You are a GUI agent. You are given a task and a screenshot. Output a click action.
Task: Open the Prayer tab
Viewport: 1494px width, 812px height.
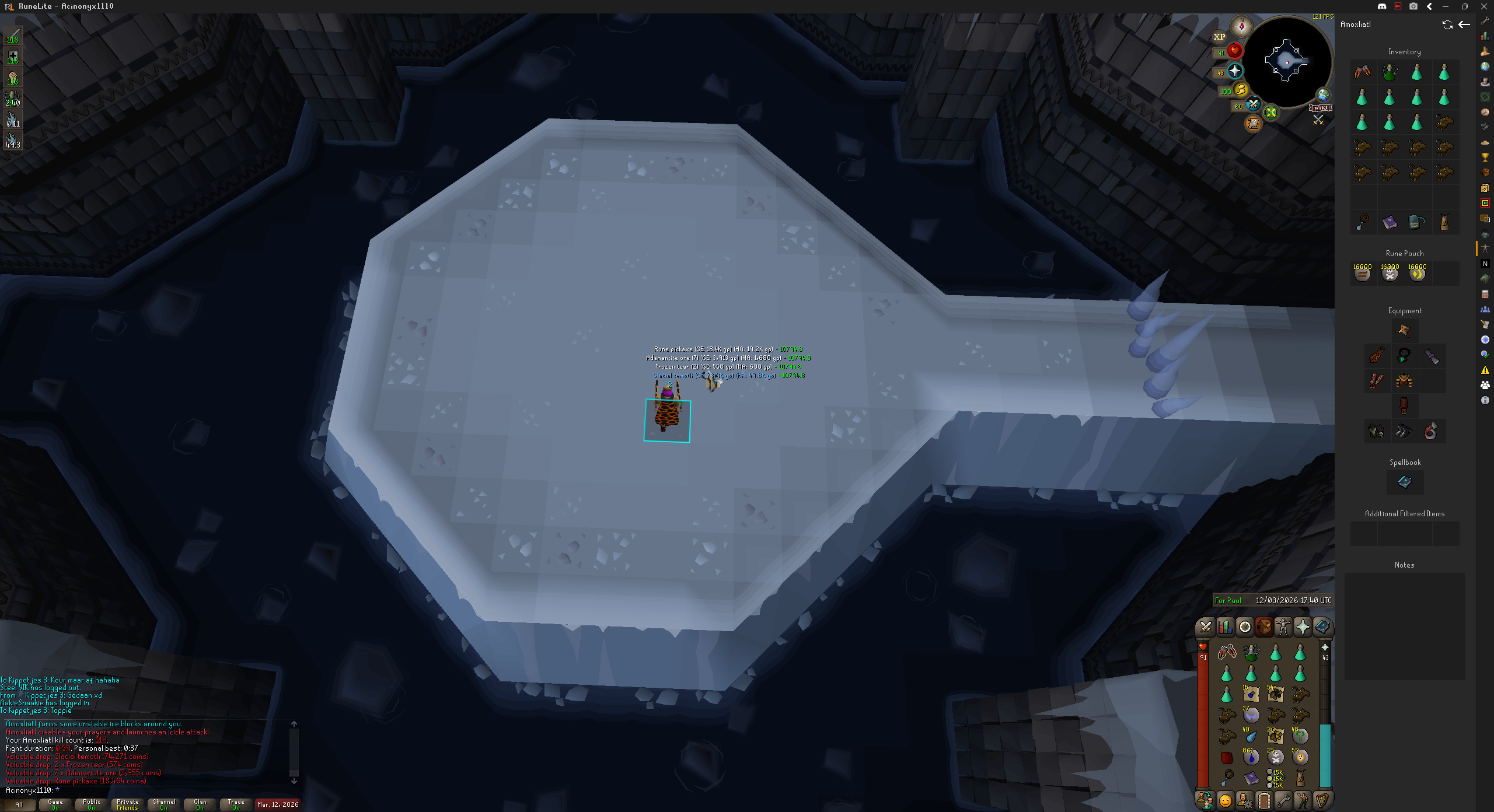point(1303,627)
